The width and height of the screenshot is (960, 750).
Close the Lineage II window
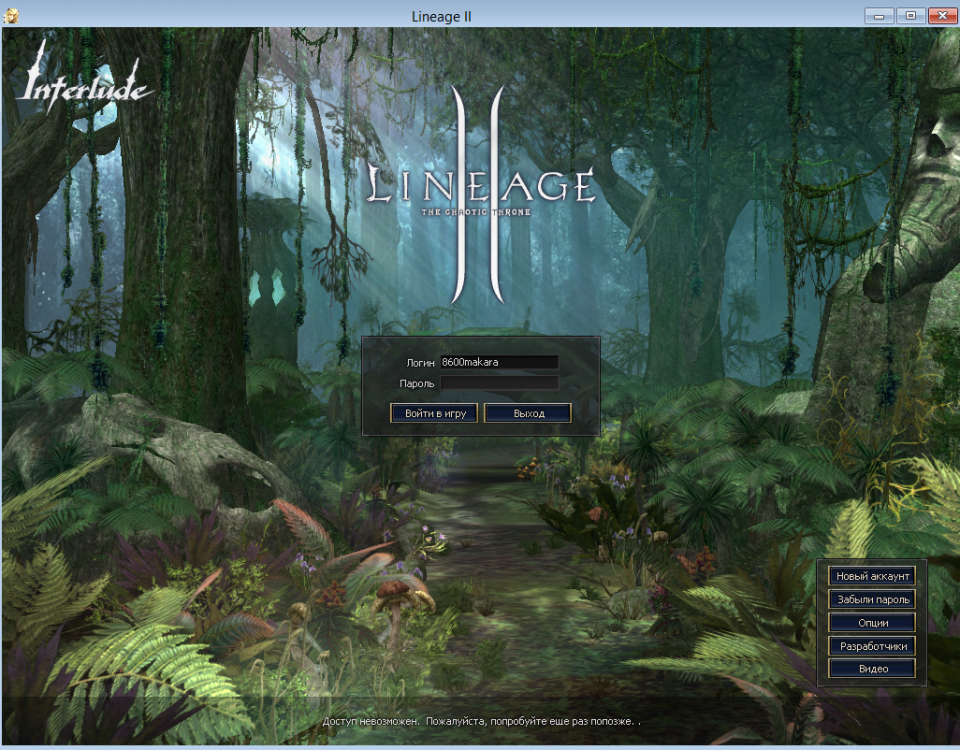(942, 15)
